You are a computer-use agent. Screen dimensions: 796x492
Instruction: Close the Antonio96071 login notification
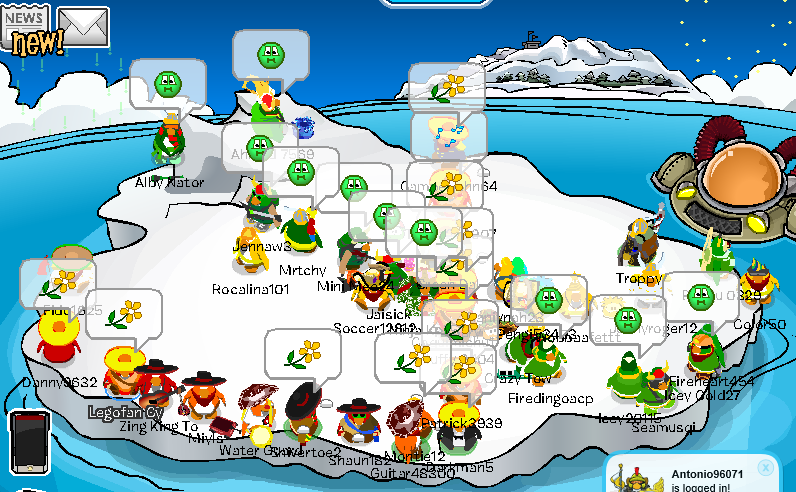pyautogui.click(x=765, y=467)
